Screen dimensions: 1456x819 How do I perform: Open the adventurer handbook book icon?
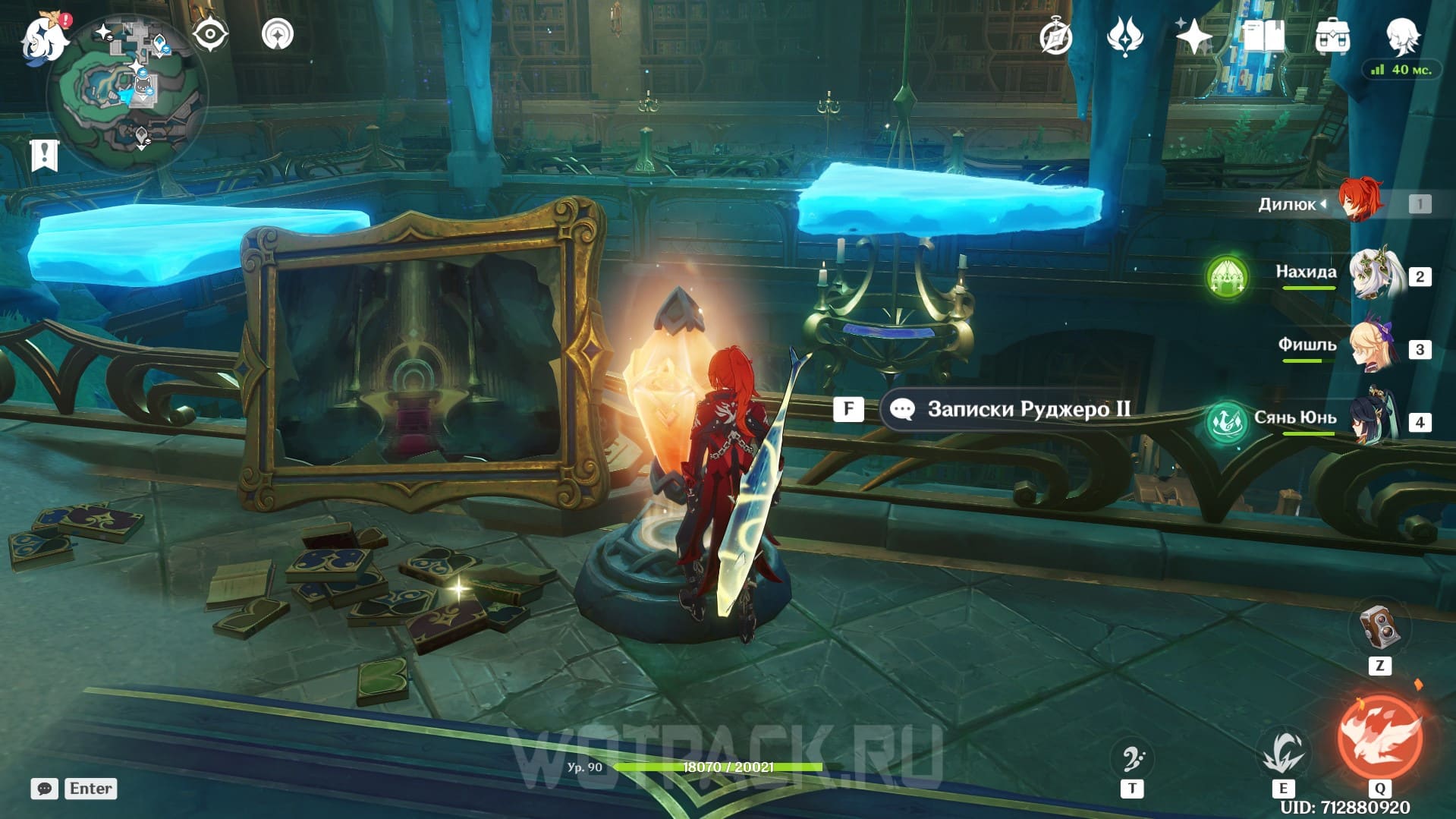point(1263,36)
